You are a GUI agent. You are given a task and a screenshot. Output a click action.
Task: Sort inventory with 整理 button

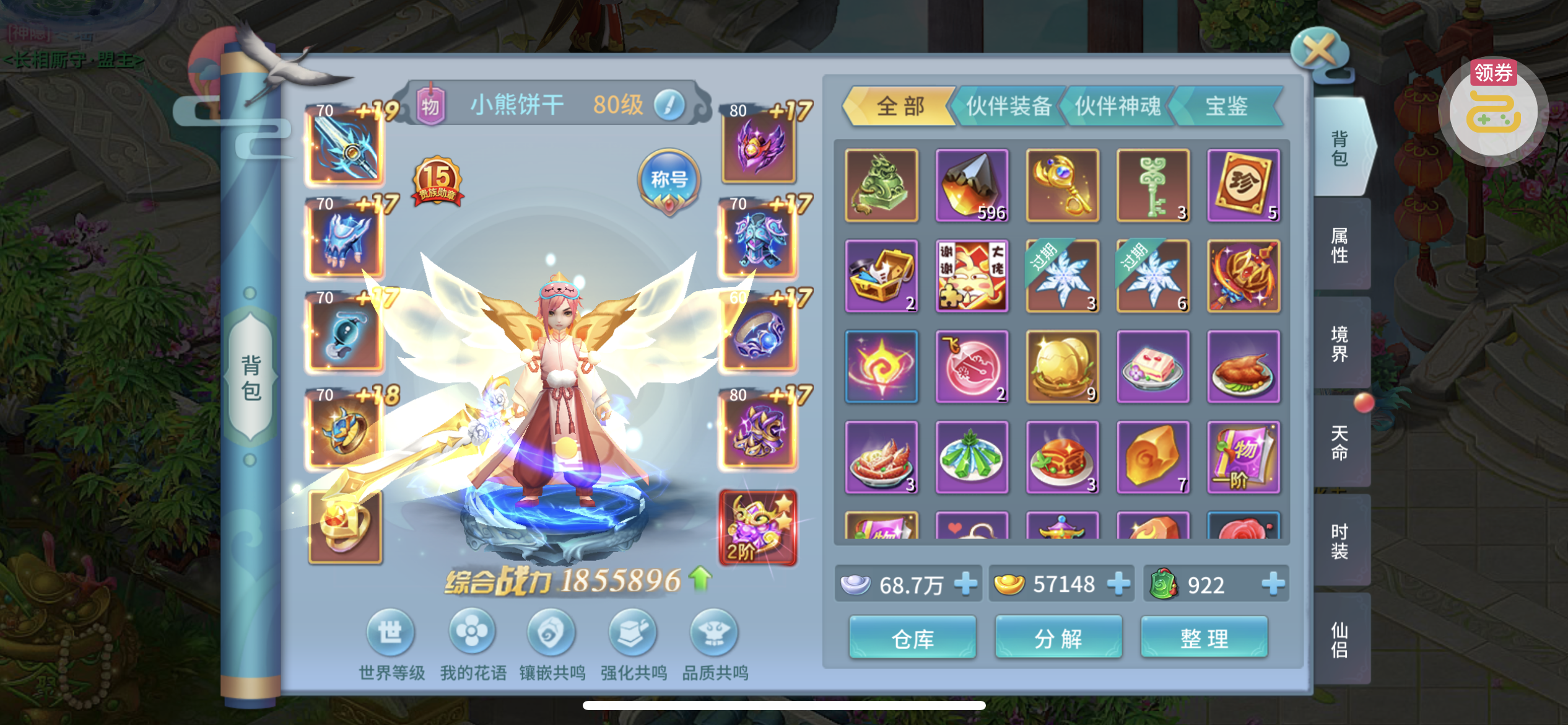coord(1204,638)
